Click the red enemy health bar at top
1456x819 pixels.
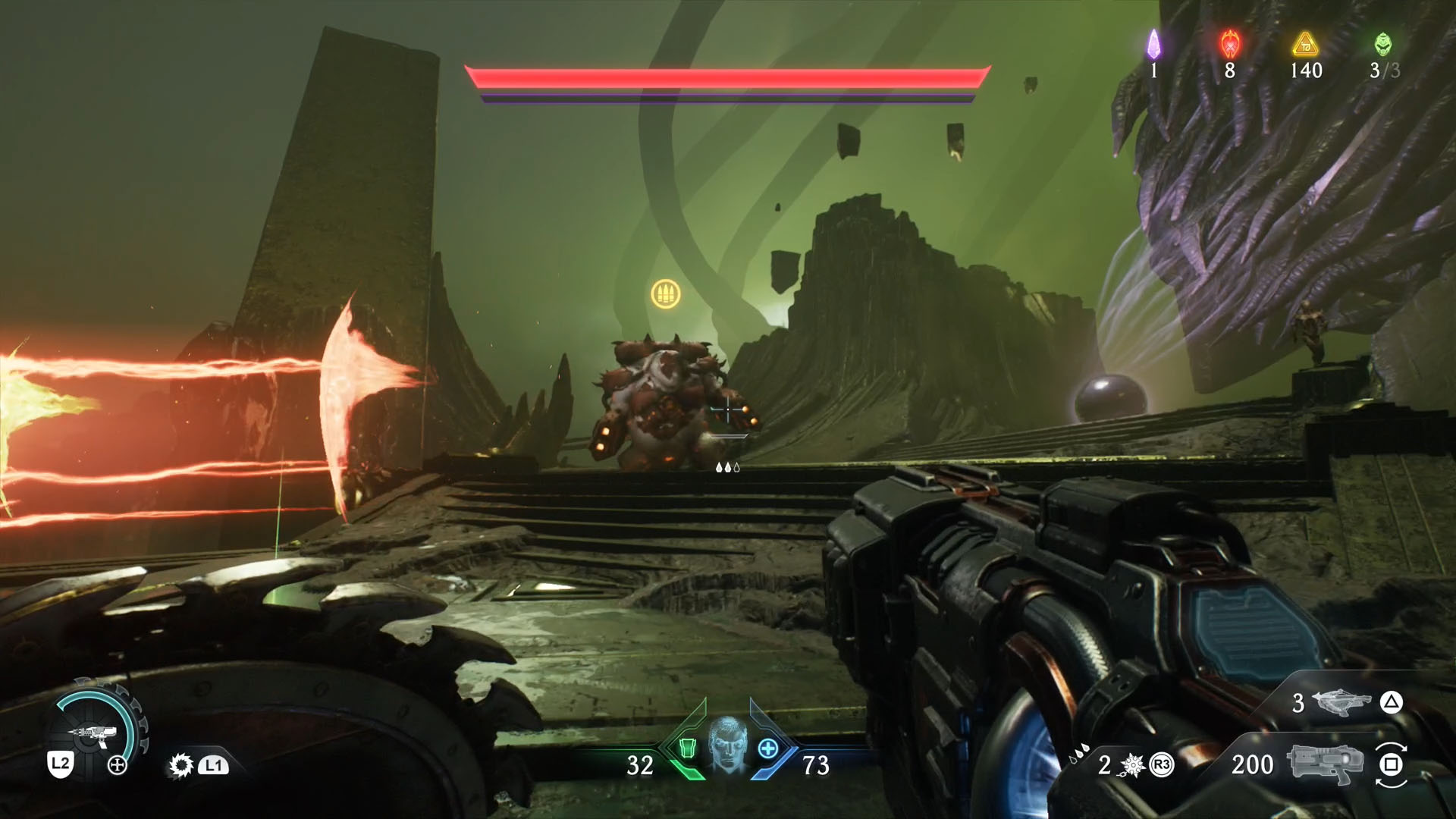[728, 76]
